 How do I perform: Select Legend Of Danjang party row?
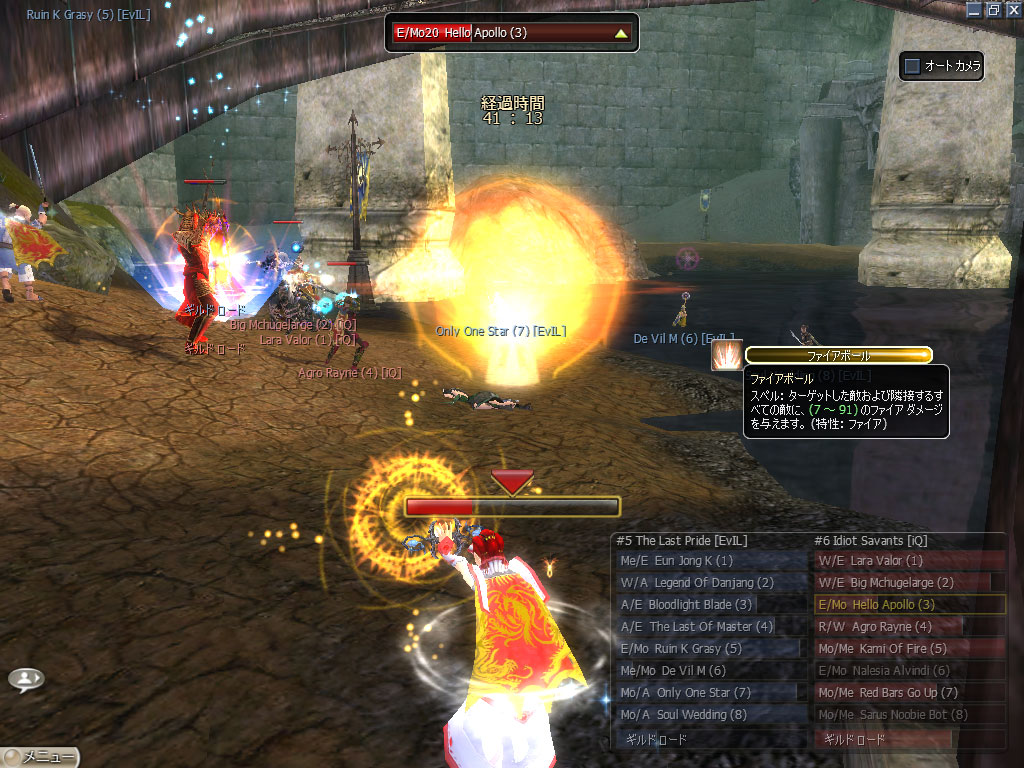710,583
